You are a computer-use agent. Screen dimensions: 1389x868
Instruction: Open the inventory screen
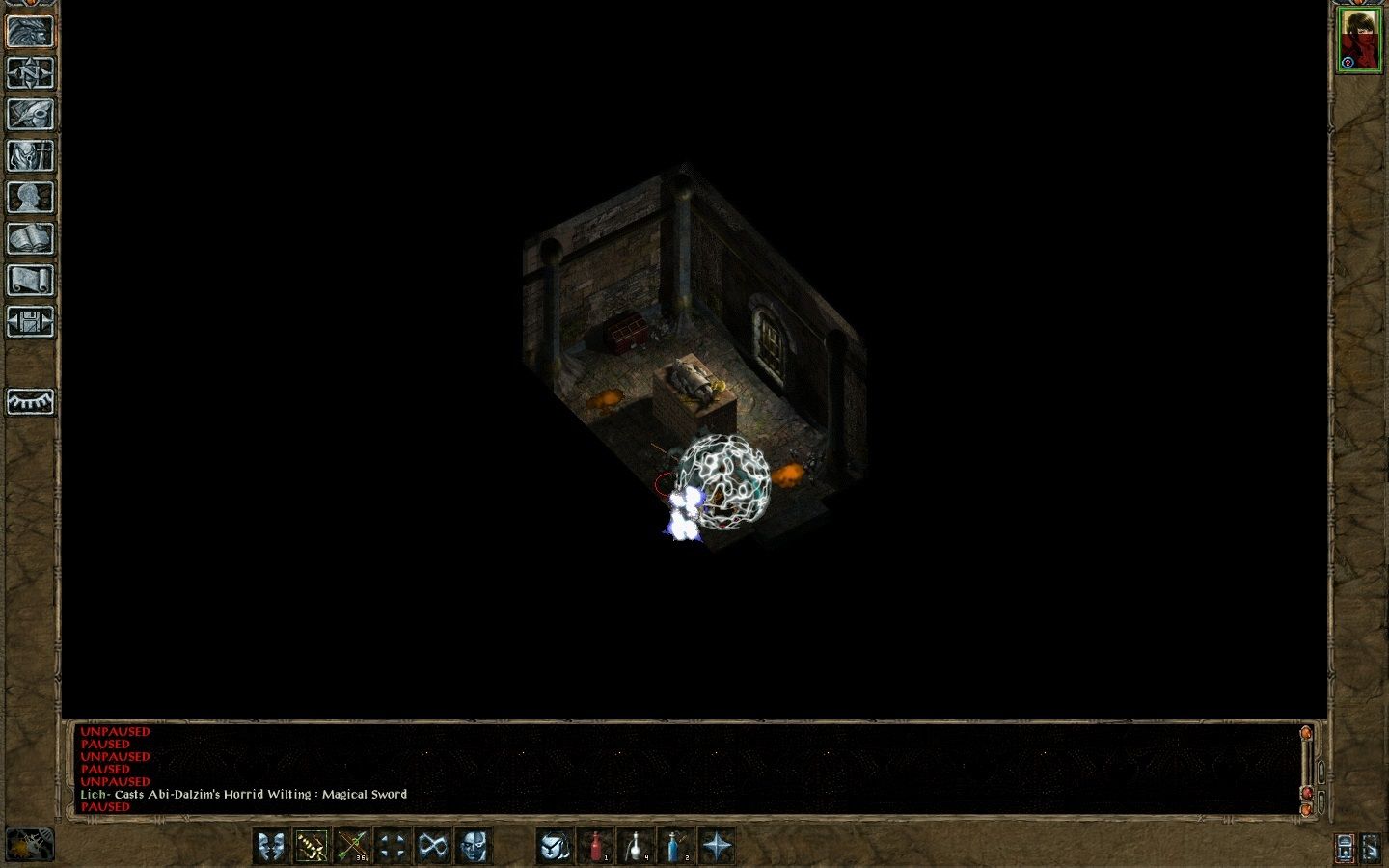pos(29,154)
